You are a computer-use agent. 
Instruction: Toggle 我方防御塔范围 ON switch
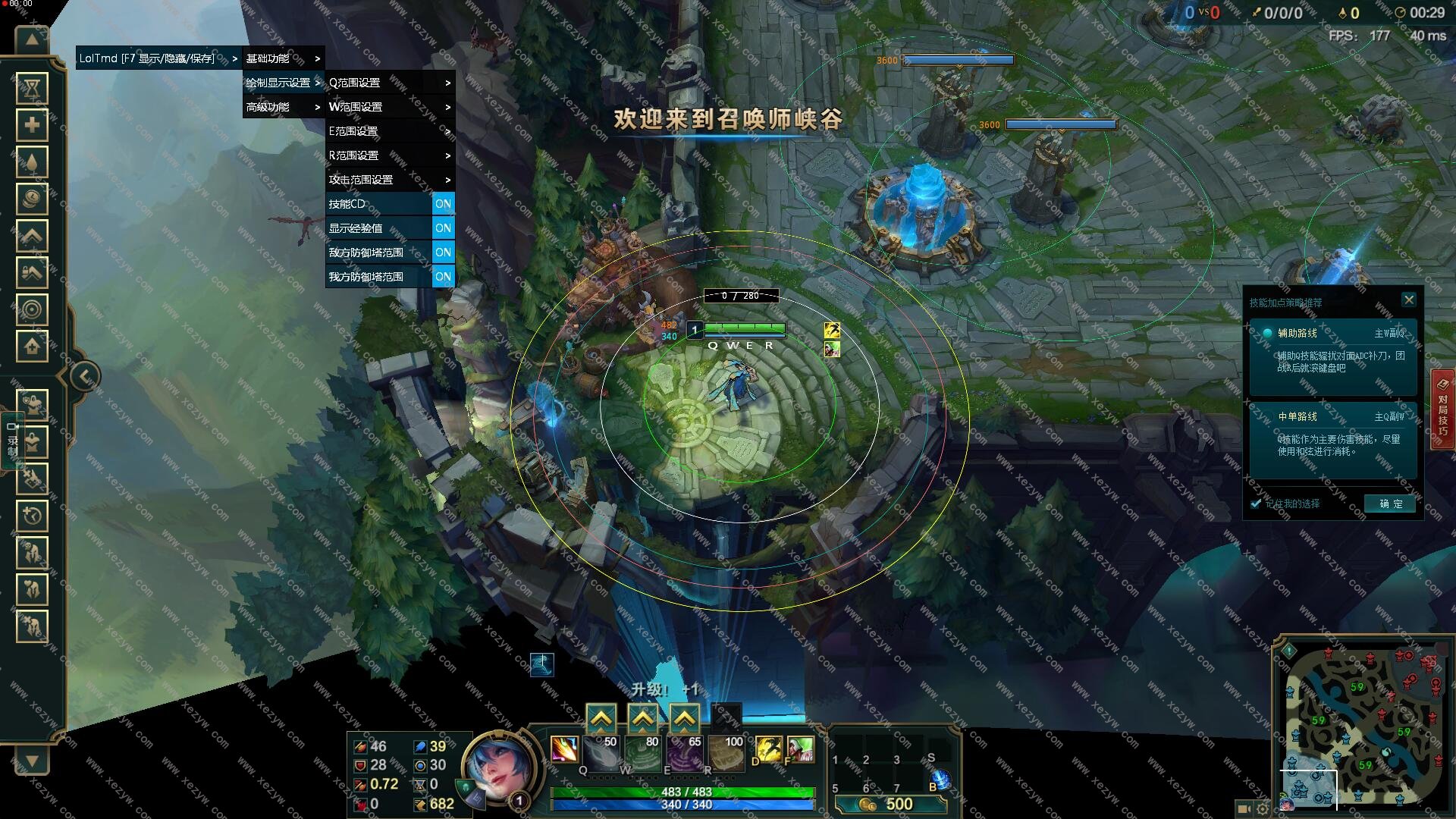(x=443, y=277)
